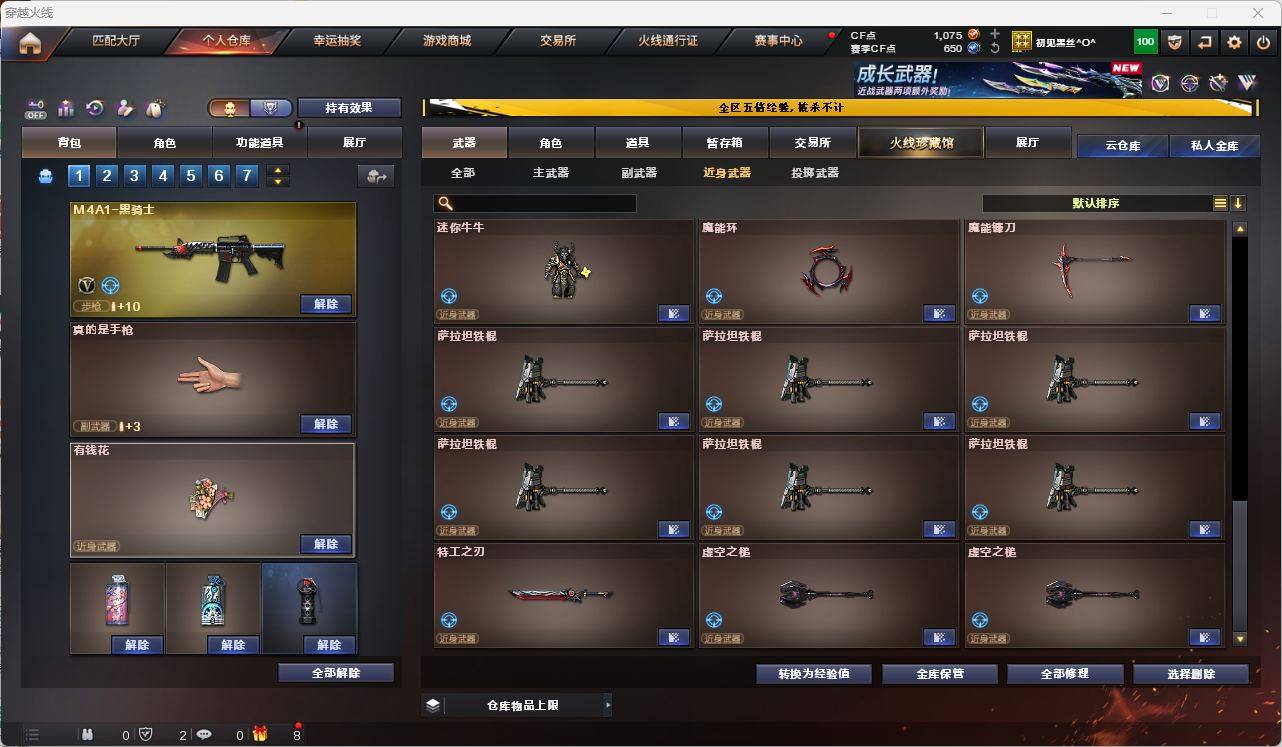Switch to the shield mode toggle near 持有效果
The height and width of the screenshot is (747, 1282).
tap(269, 108)
